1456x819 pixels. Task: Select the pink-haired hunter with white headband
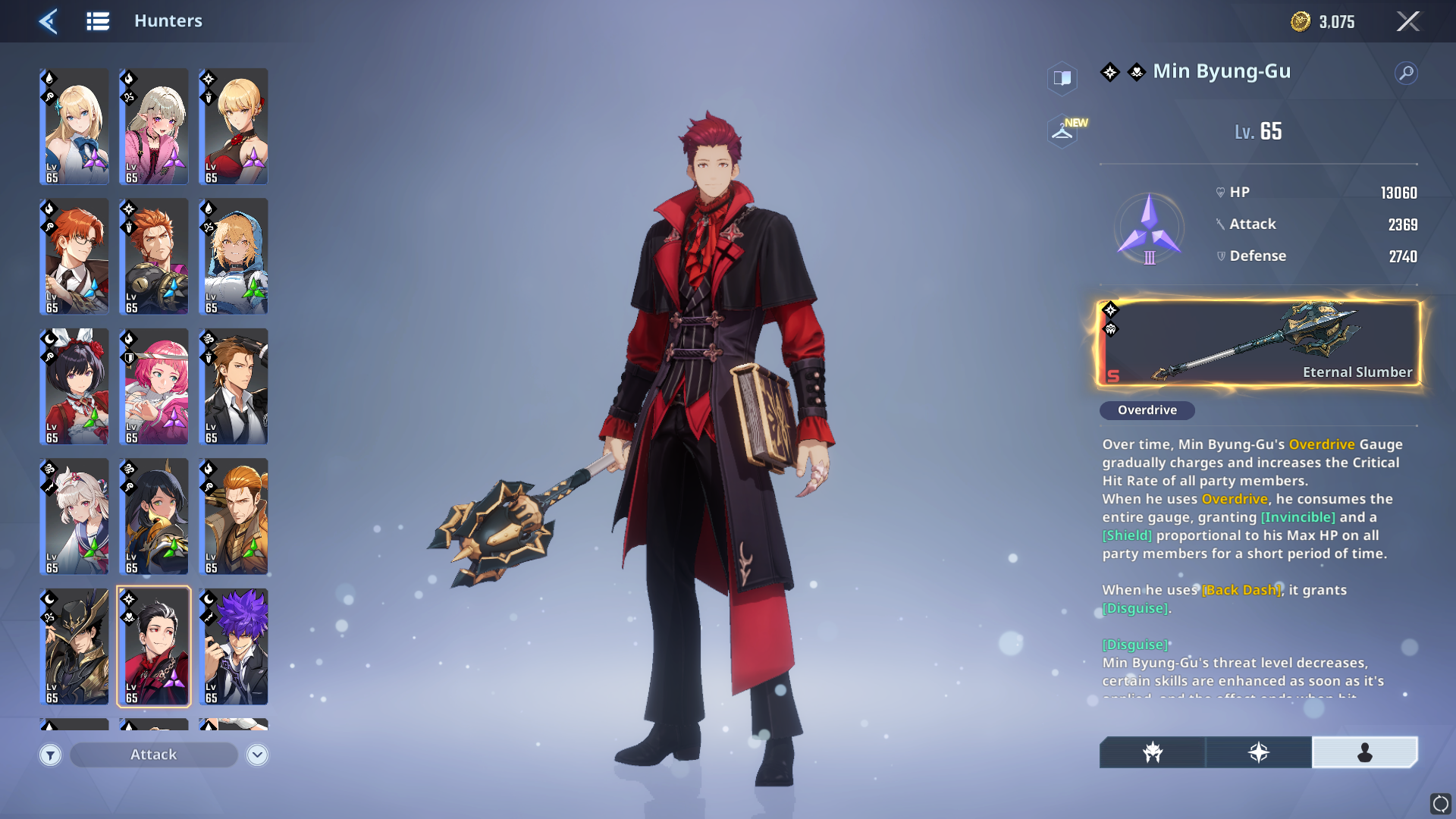point(154,387)
